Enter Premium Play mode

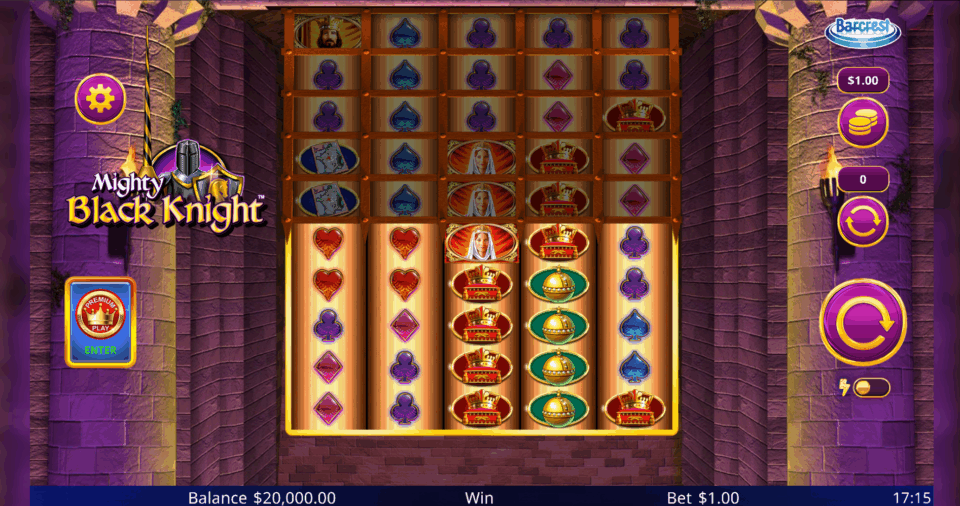click(x=100, y=322)
